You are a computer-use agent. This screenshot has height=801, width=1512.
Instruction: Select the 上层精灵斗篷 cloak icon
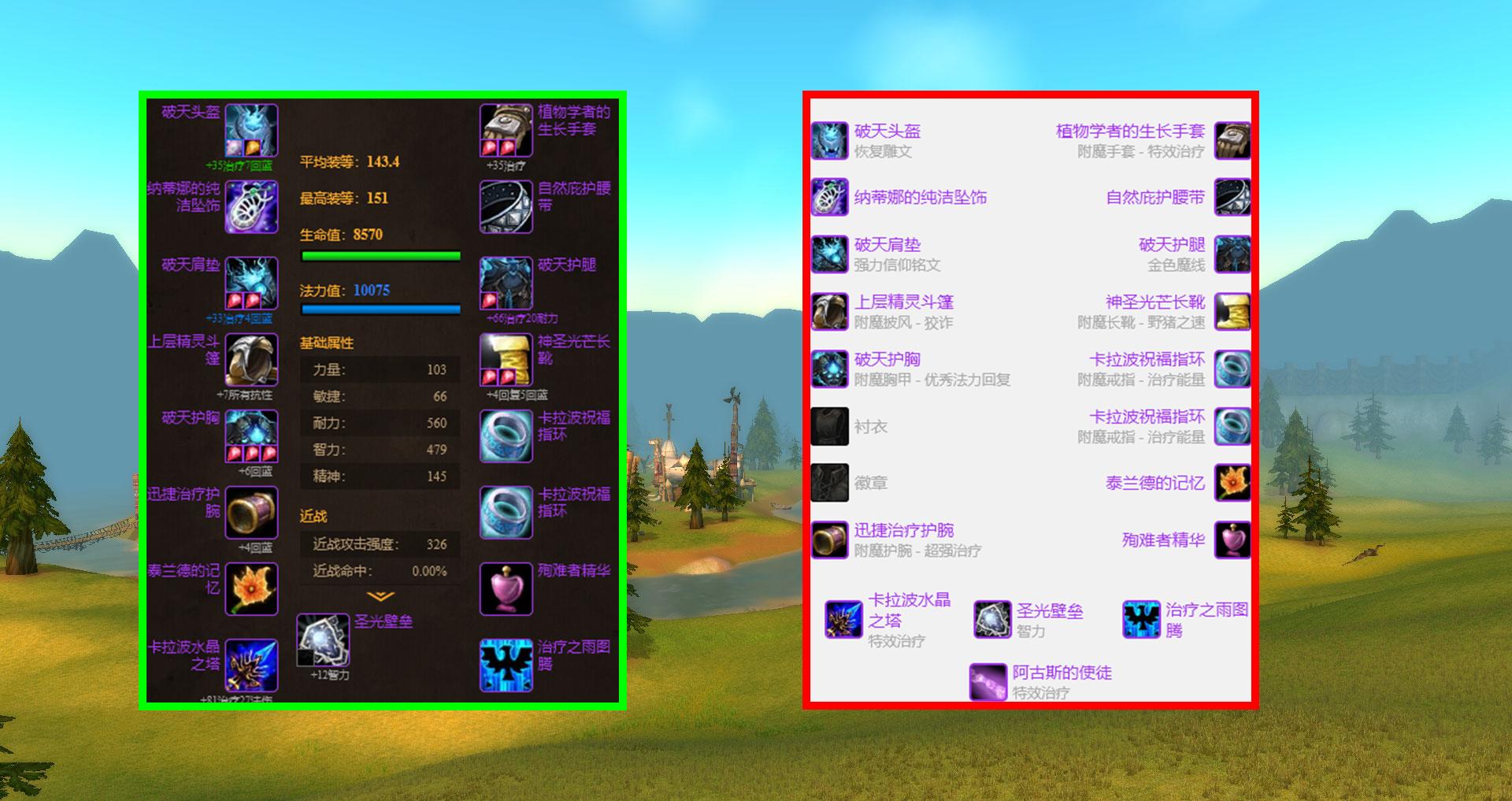(250, 361)
